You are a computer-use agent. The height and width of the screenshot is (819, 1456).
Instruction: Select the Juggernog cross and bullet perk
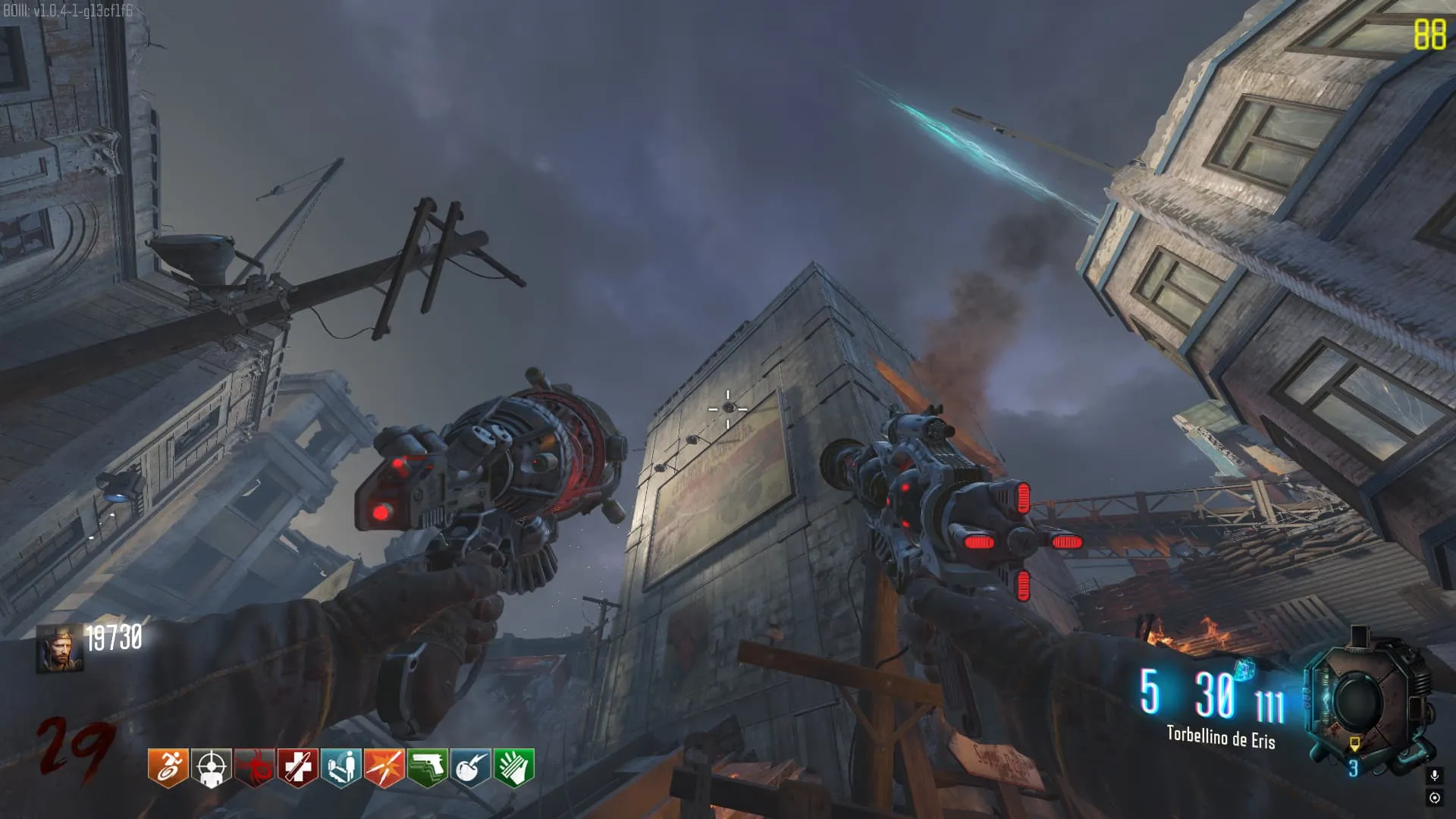297,767
